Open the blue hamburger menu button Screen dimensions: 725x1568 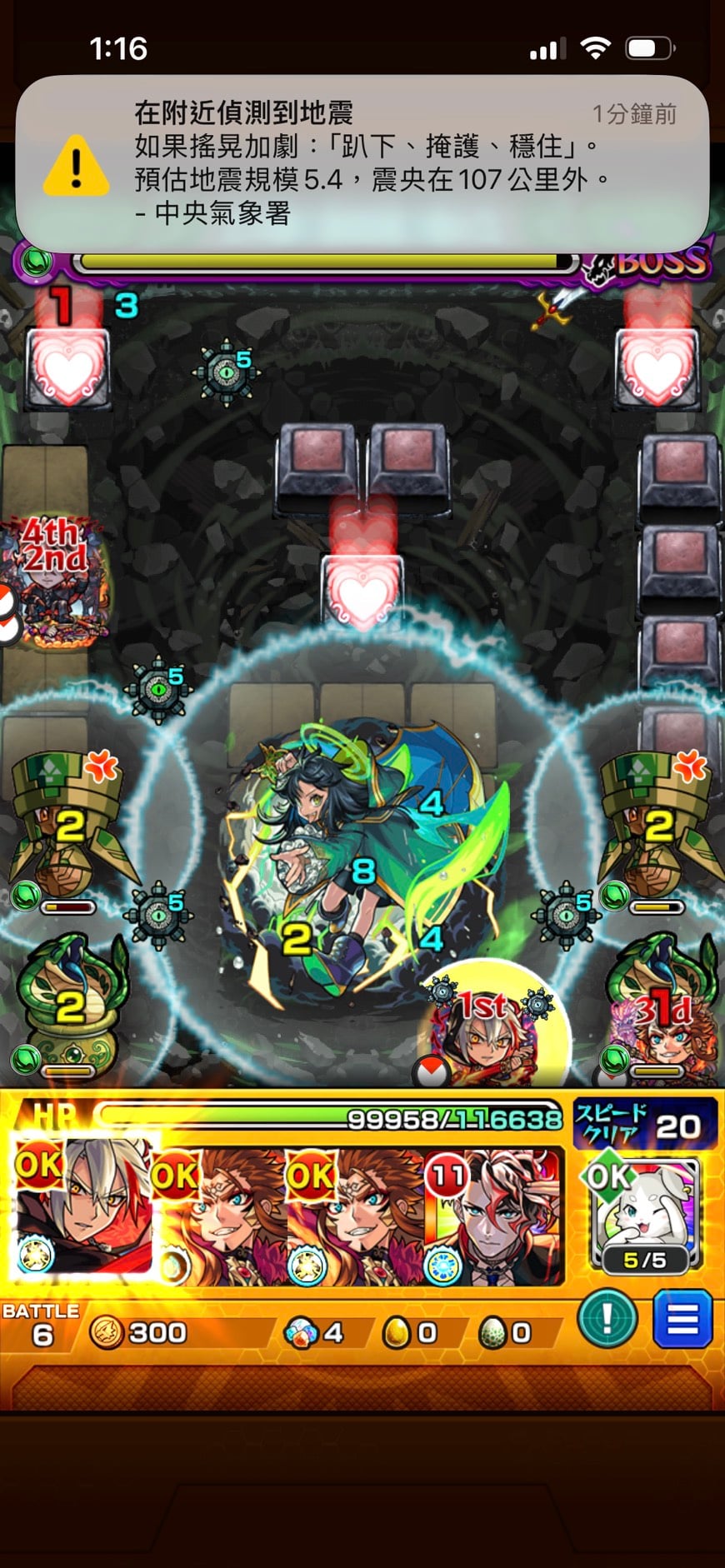(x=682, y=1319)
